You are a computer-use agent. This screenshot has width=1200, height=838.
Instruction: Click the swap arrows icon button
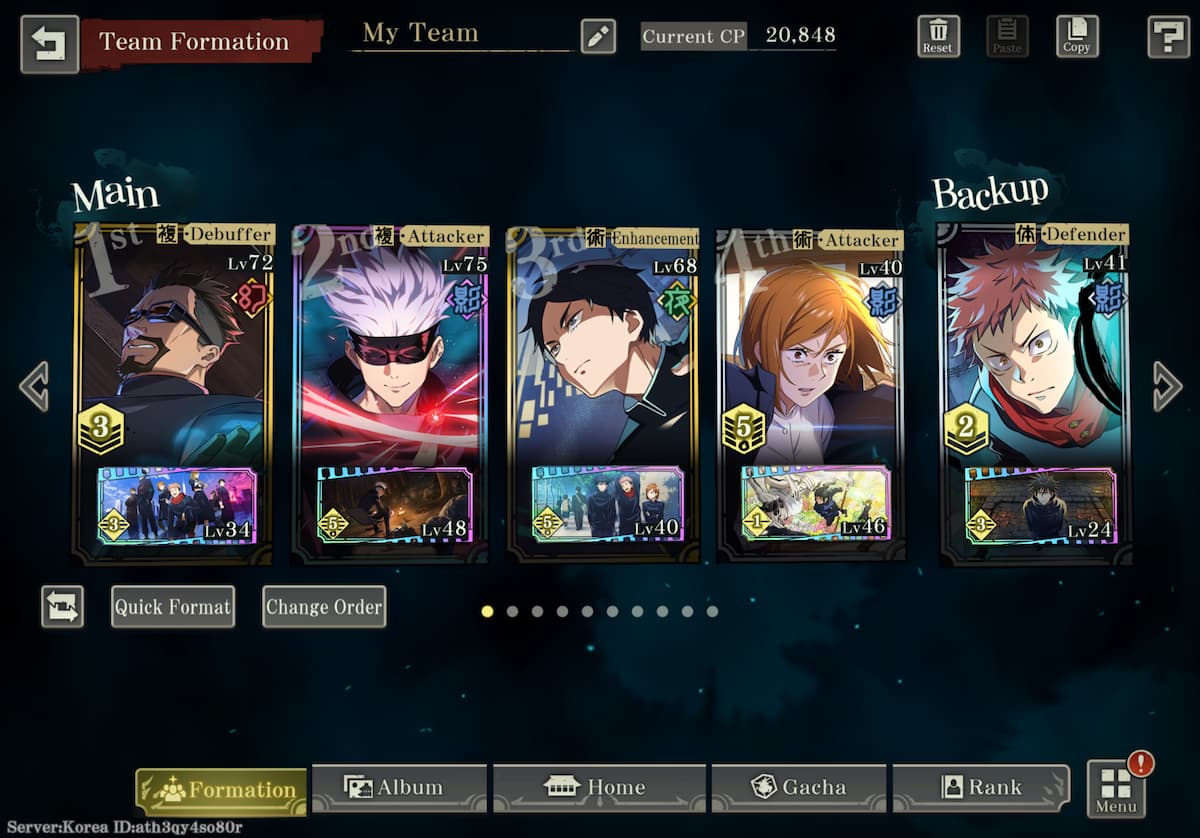point(62,607)
